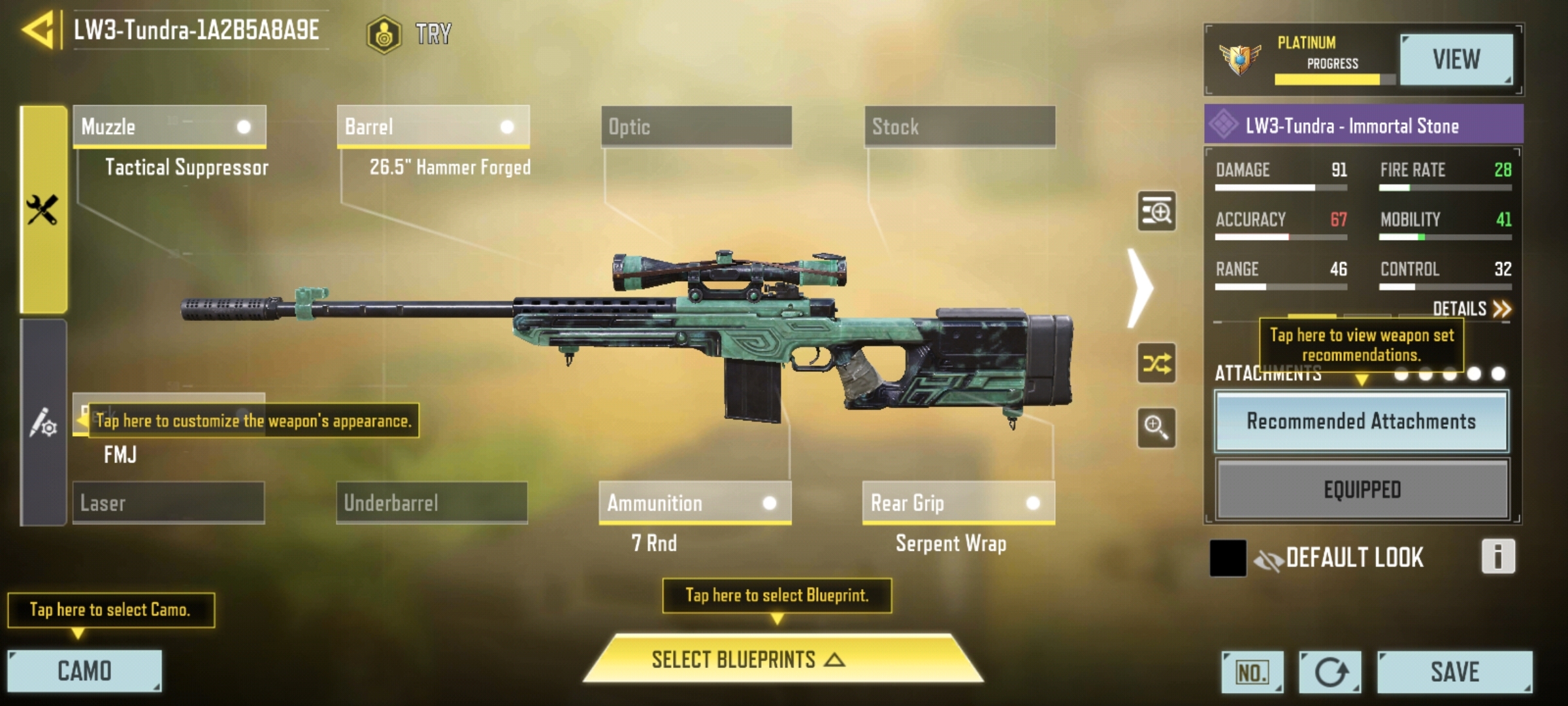Show Recommended Attachments
1568x706 pixels.
[1362, 422]
